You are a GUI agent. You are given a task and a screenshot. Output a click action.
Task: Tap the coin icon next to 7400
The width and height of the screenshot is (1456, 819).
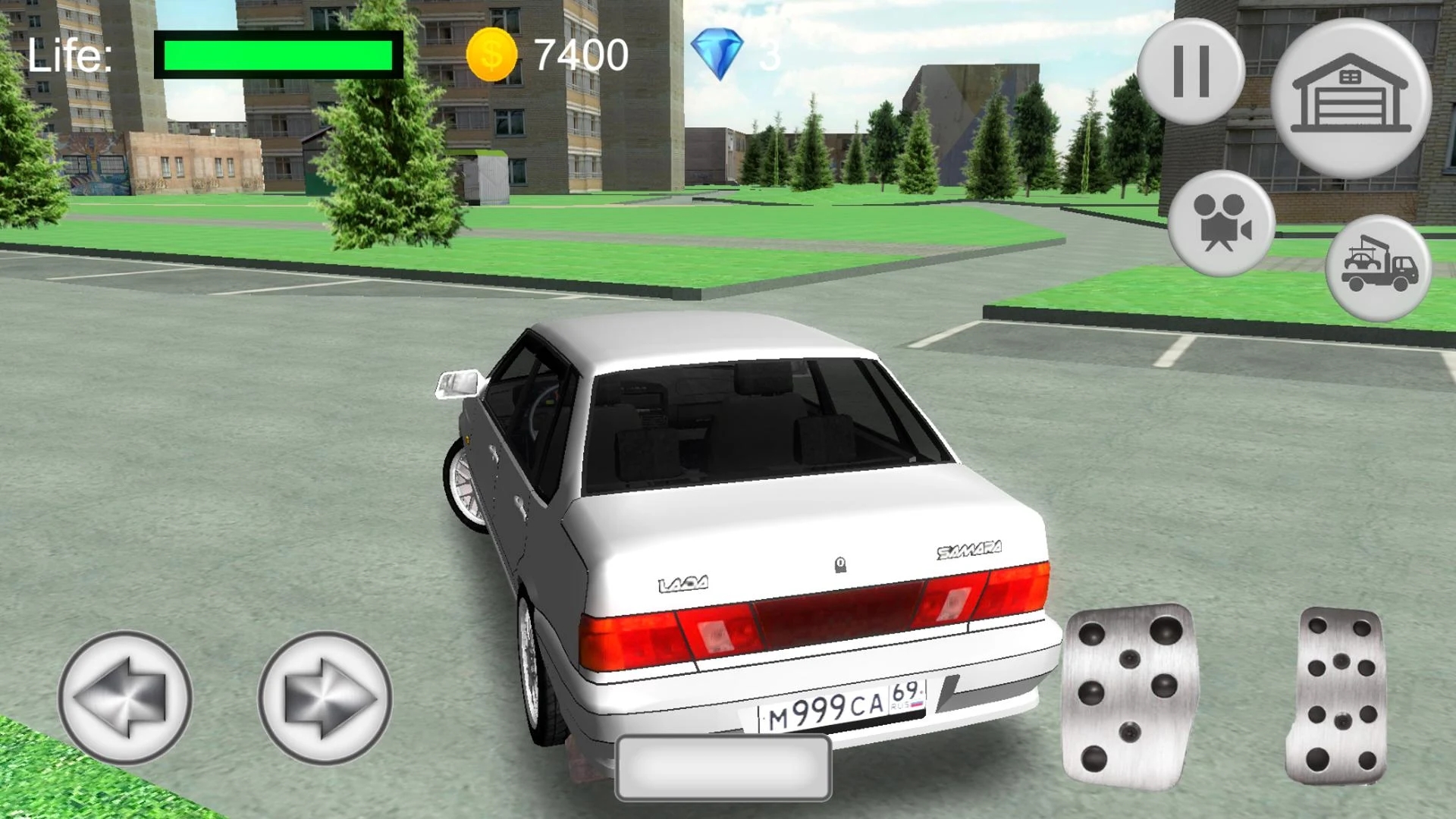point(491,53)
